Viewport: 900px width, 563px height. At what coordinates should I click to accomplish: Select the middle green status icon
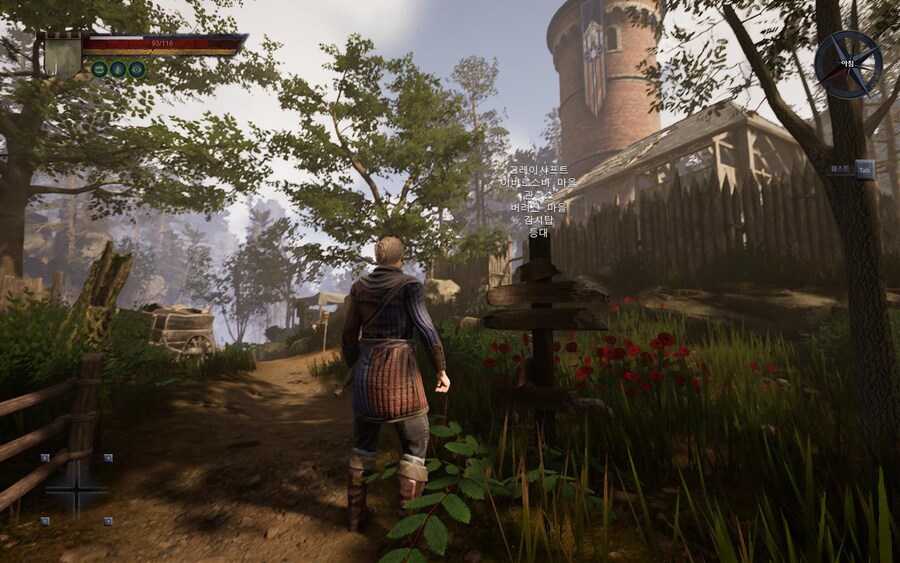point(118,69)
